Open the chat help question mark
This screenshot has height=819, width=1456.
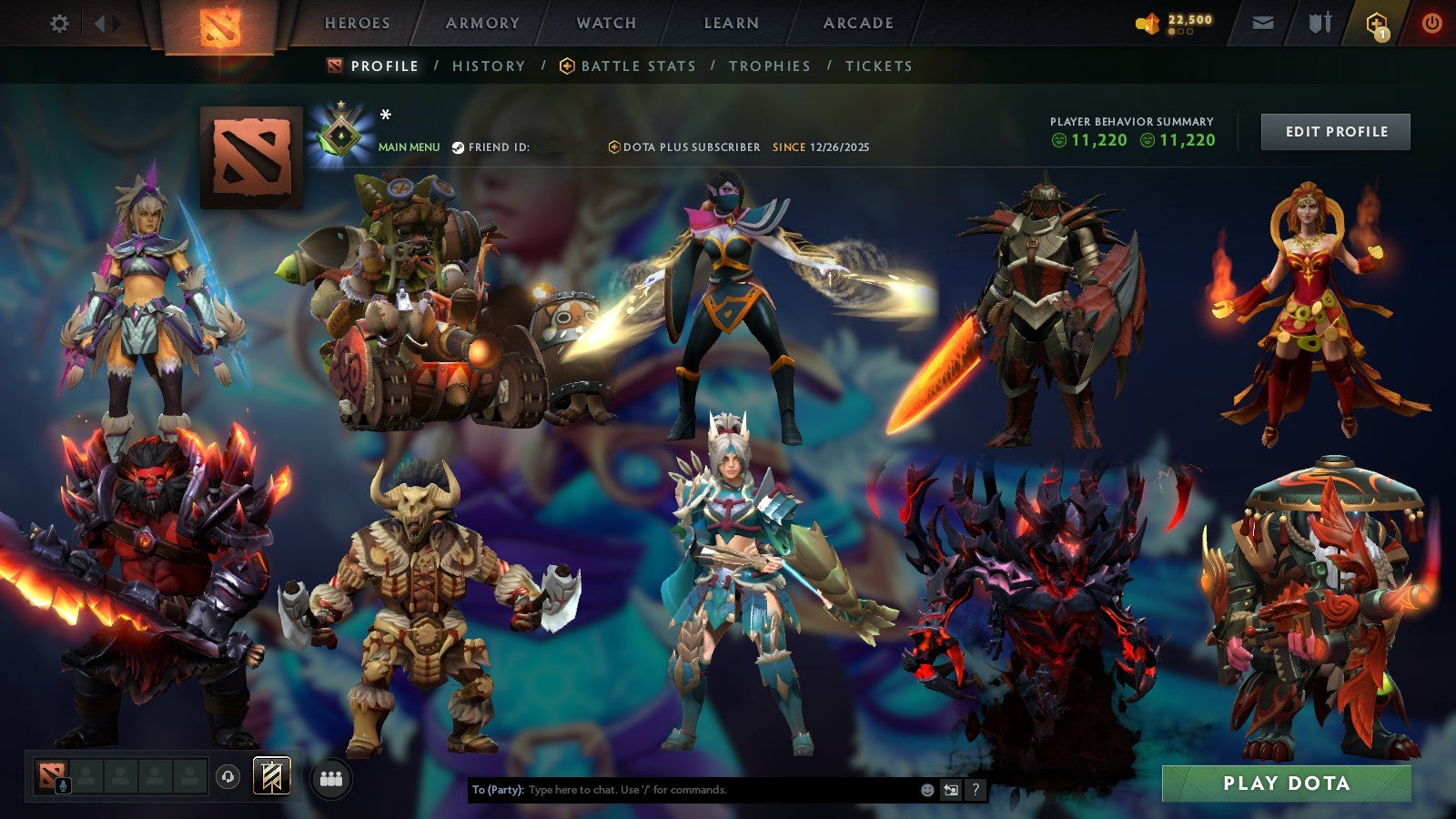click(x=976, y=791)
